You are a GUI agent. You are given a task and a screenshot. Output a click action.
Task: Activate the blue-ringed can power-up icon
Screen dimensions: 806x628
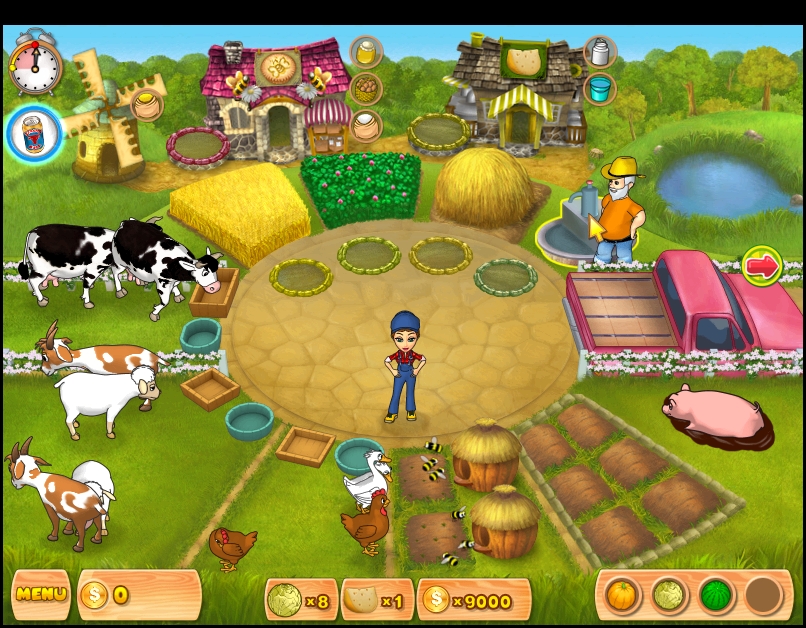(x=35, y=134)
